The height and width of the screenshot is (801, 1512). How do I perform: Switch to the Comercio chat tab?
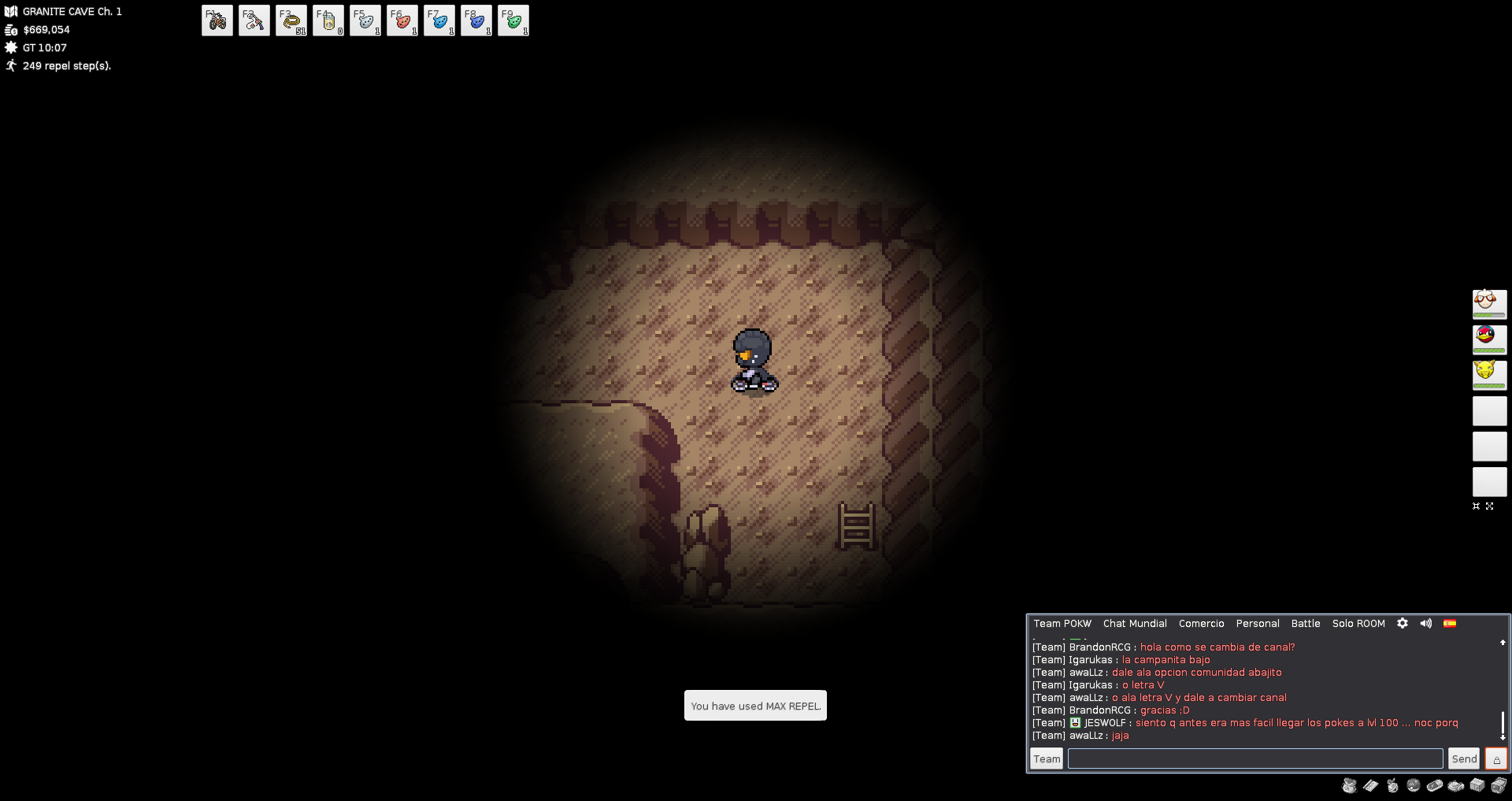(1201, 624)
